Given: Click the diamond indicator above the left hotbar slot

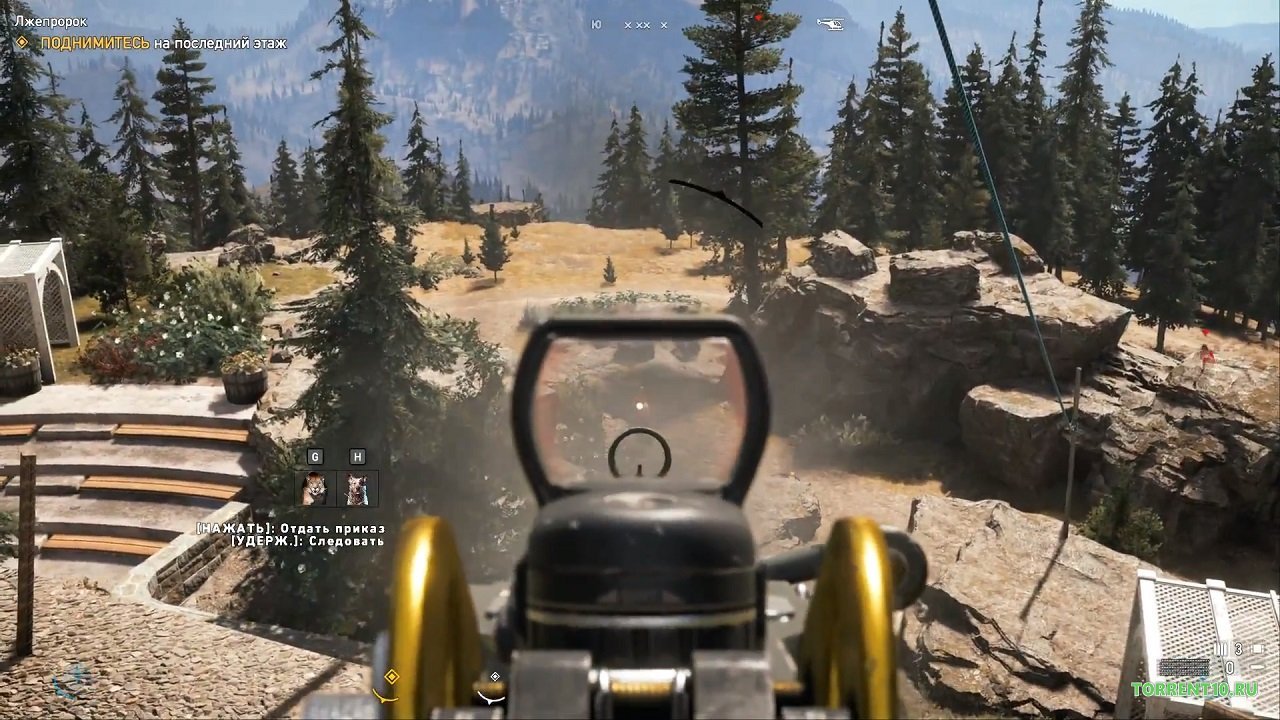Looking at the screenshot, I should click(394, 675).
